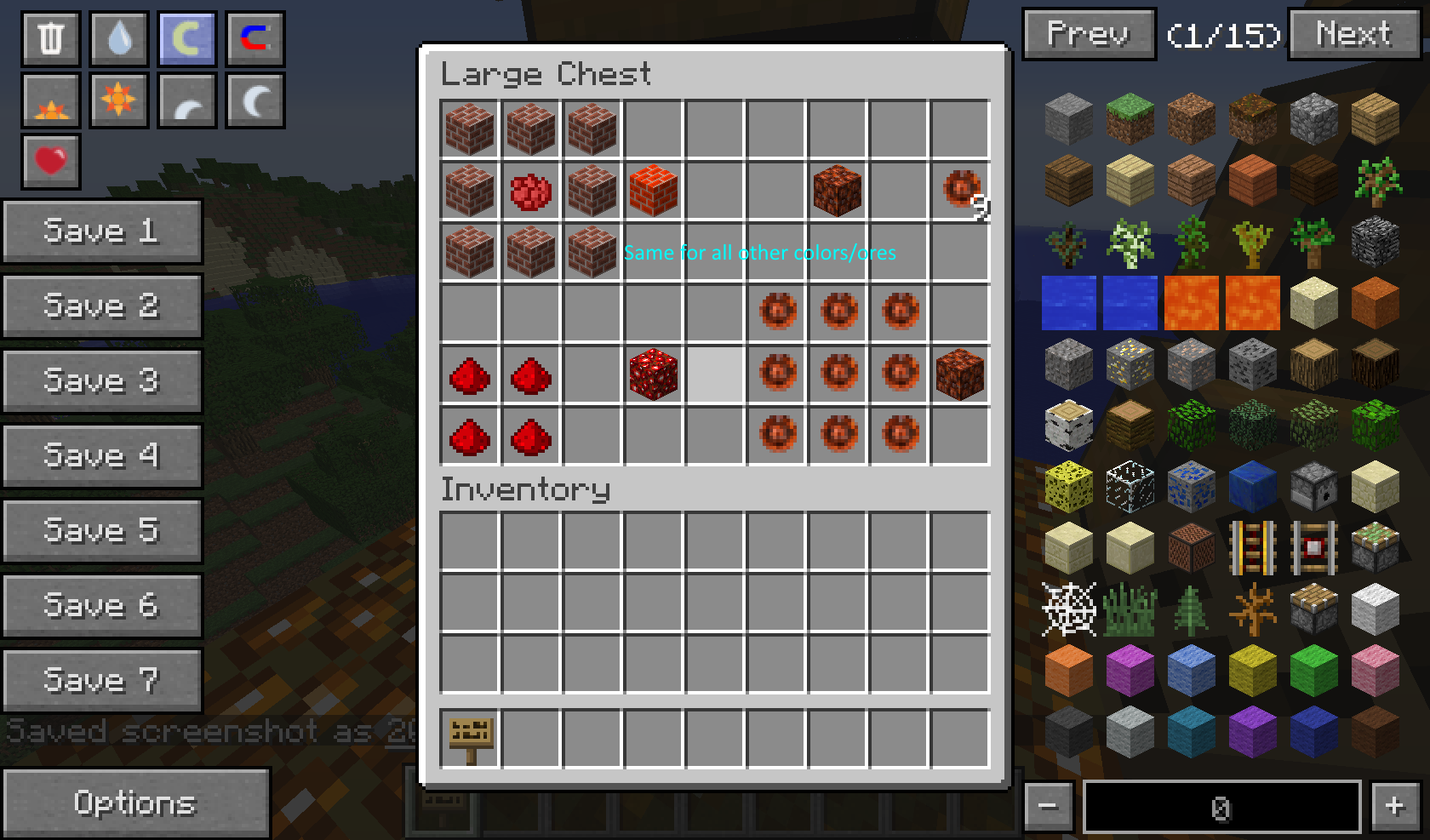Set time to sunrise with the sunrise icon
The width and height of the screenshot is (1430, 840).
tap(50, 100)
